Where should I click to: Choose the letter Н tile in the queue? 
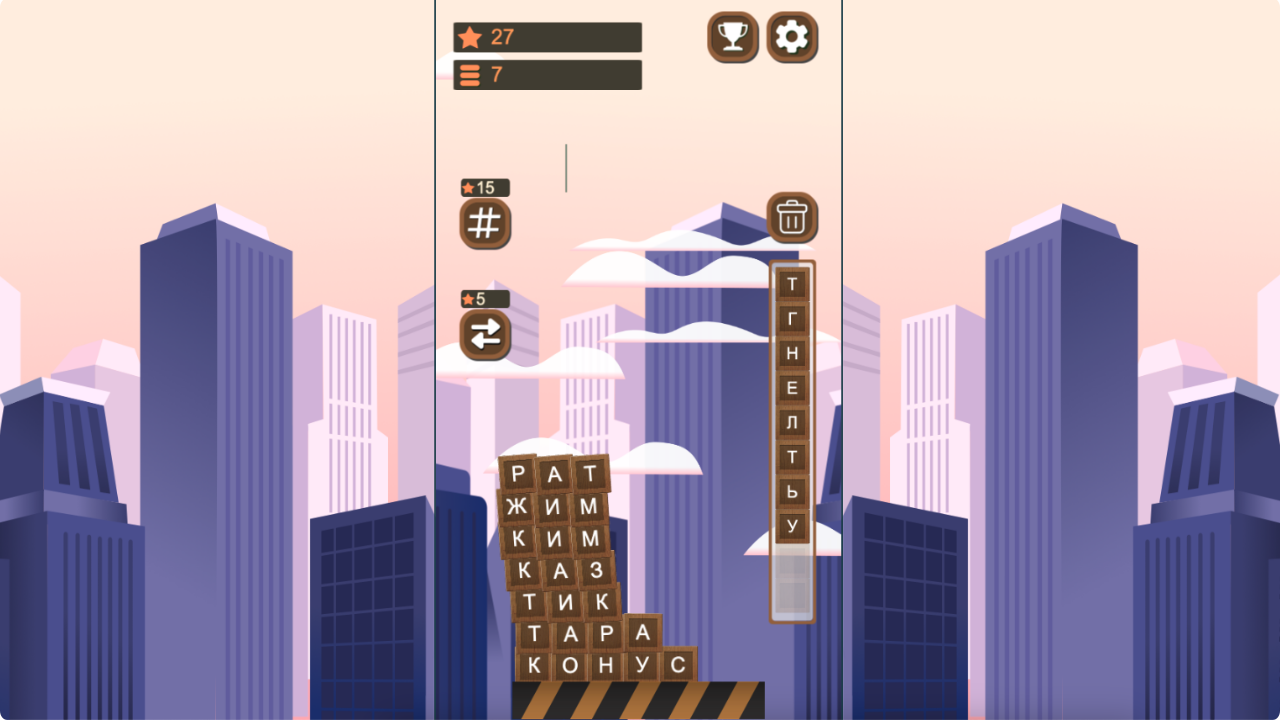(792, 353)
